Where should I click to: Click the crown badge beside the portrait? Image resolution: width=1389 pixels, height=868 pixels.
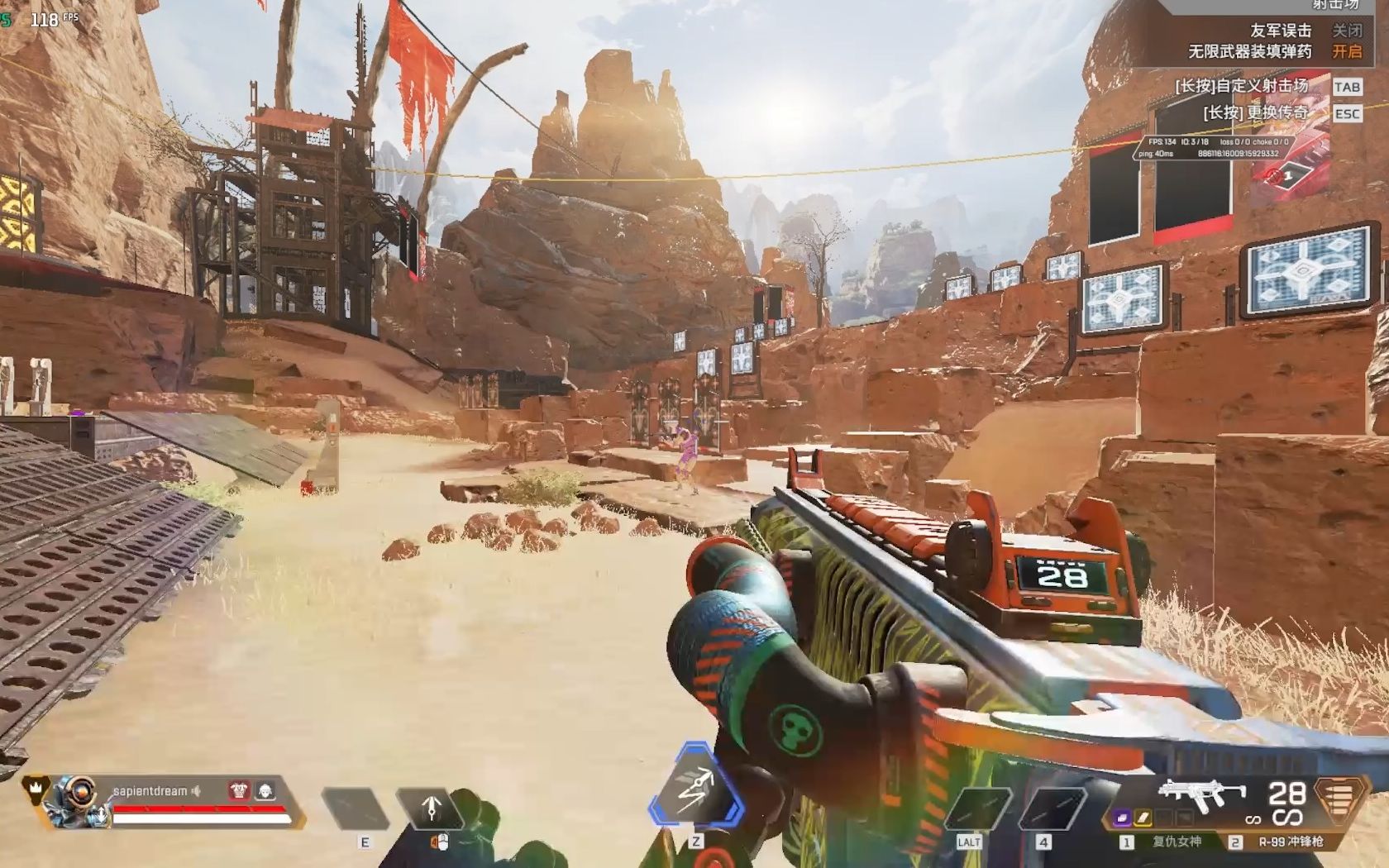pyautogui.click(x=35, y=786)
